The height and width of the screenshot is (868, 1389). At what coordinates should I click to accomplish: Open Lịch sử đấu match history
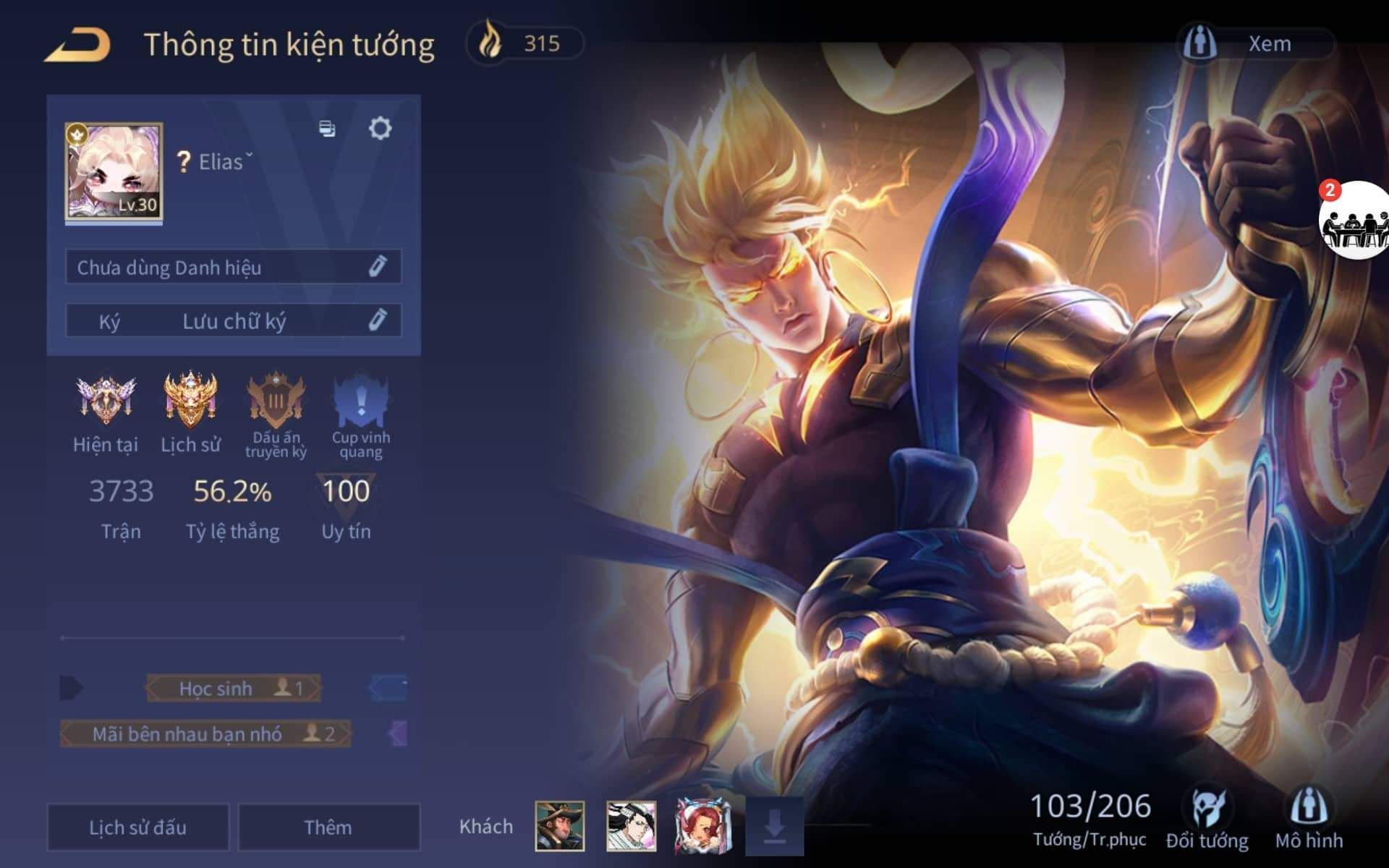137,827
